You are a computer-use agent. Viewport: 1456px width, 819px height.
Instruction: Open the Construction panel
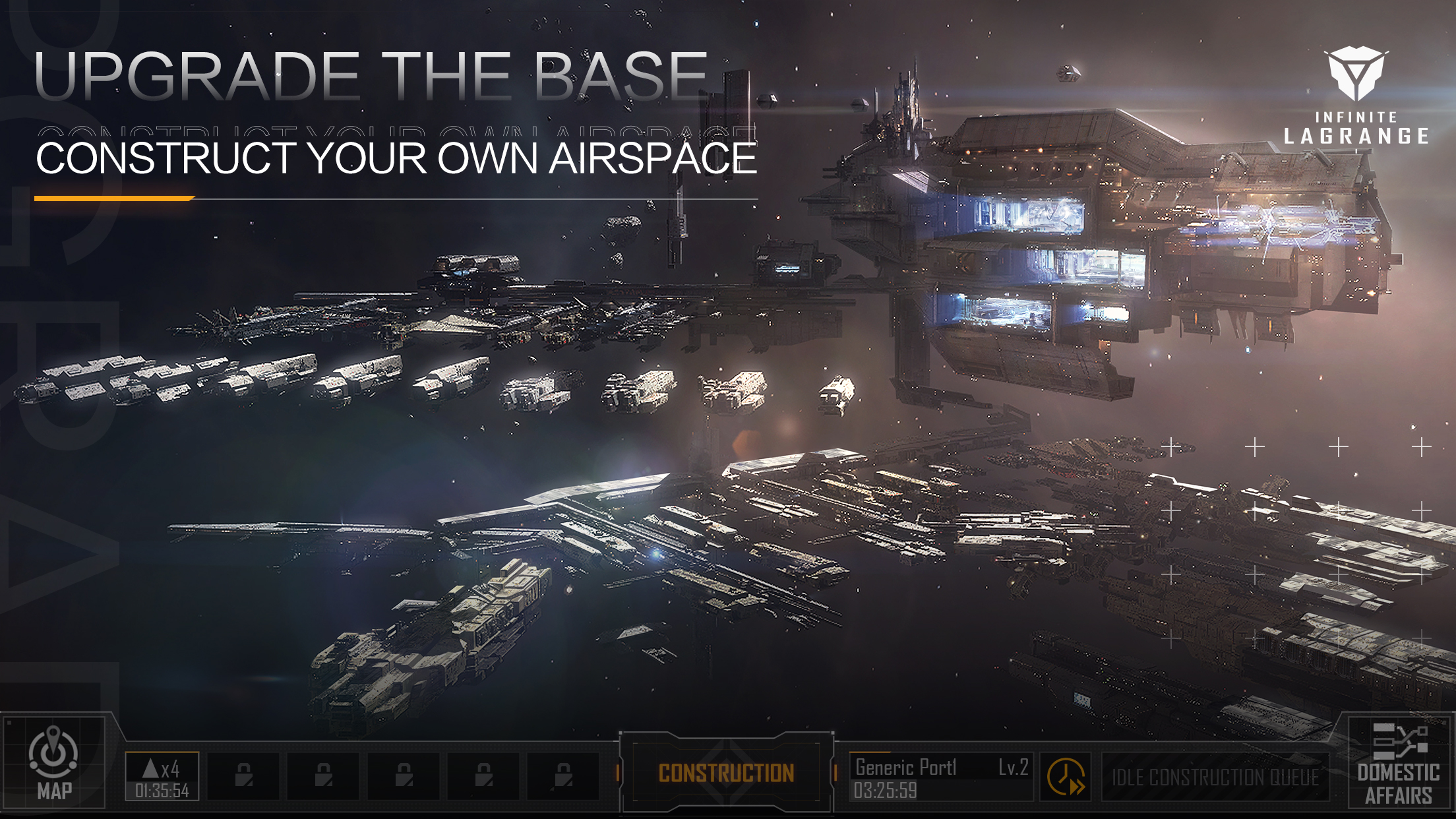[x=726, y=773]
